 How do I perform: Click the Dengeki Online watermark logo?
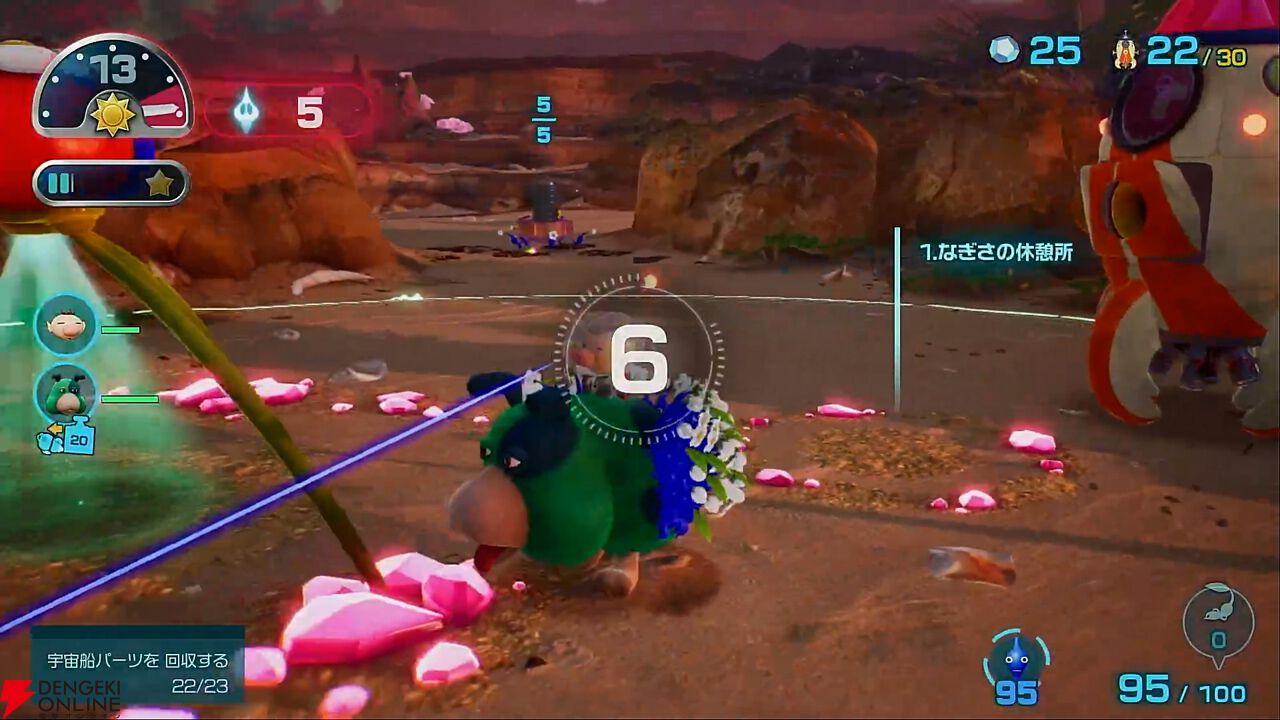click(60, 698)
